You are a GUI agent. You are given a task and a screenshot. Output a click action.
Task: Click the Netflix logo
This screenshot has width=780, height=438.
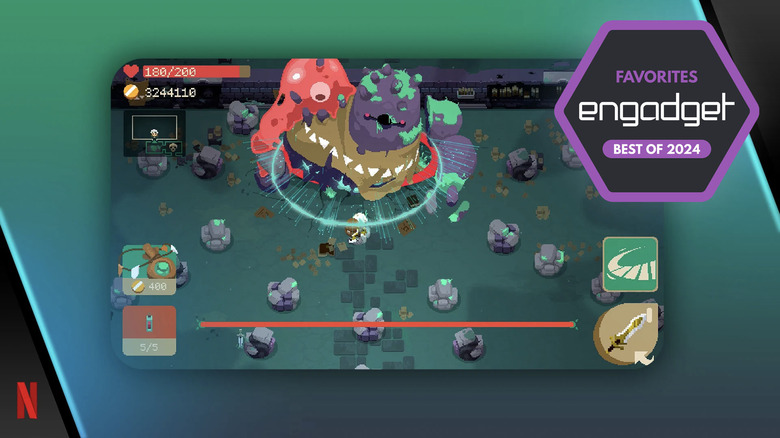click(x=27, y=401)
